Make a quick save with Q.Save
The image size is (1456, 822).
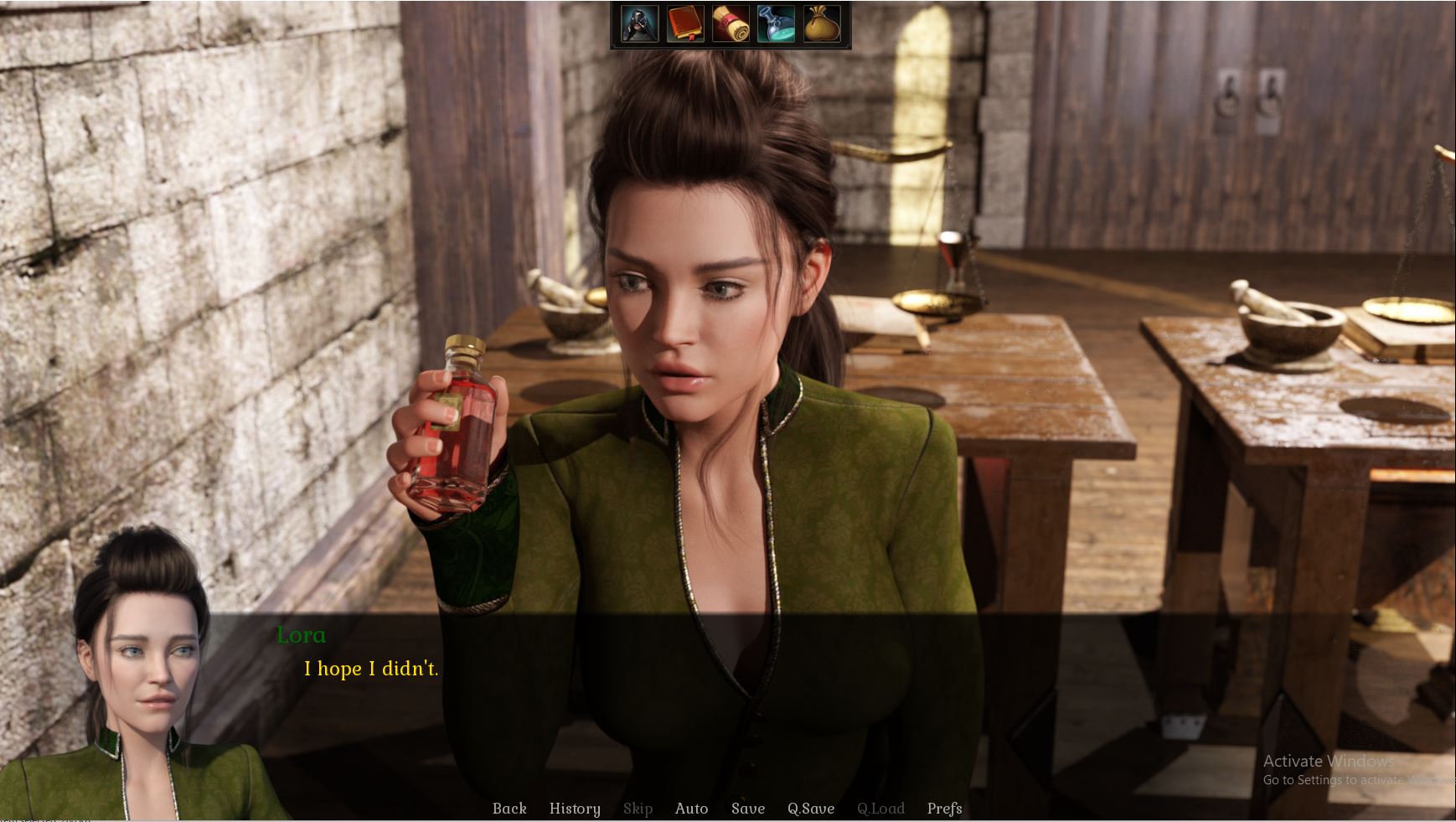tap(810, 809)
